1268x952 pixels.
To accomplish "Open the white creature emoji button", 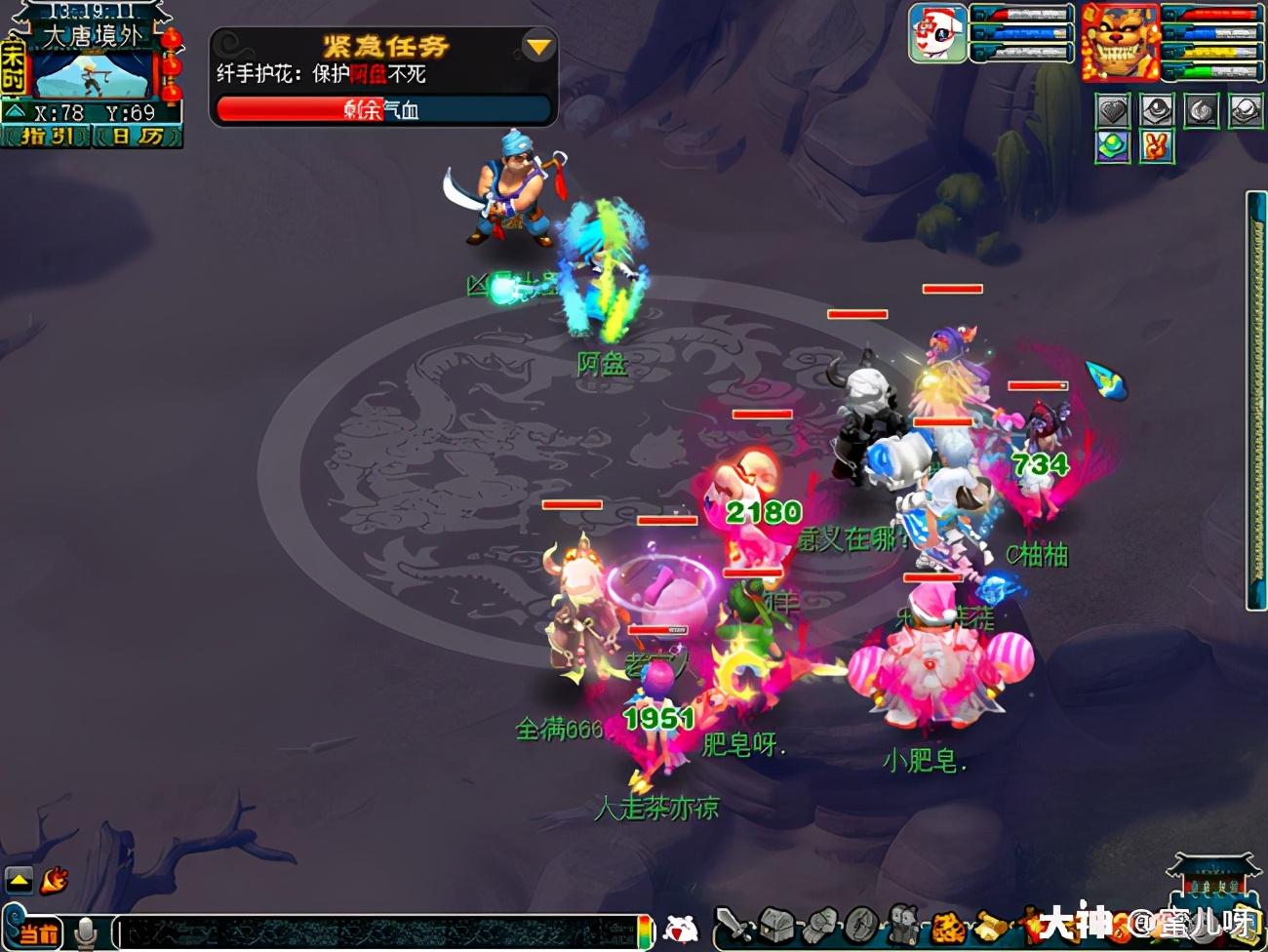I will 681,930.
